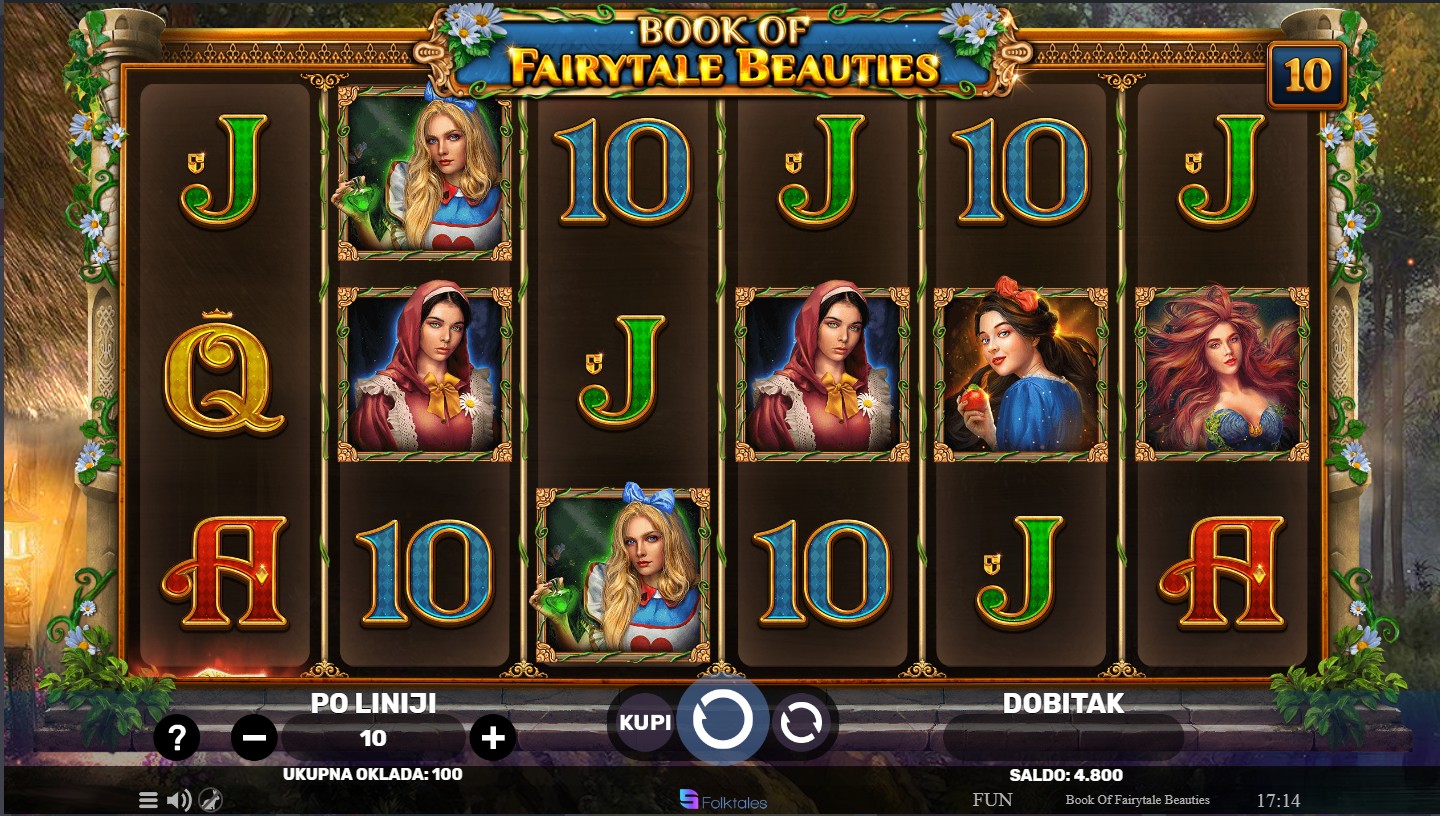Open the help question mark button

(x=177, y=739)
